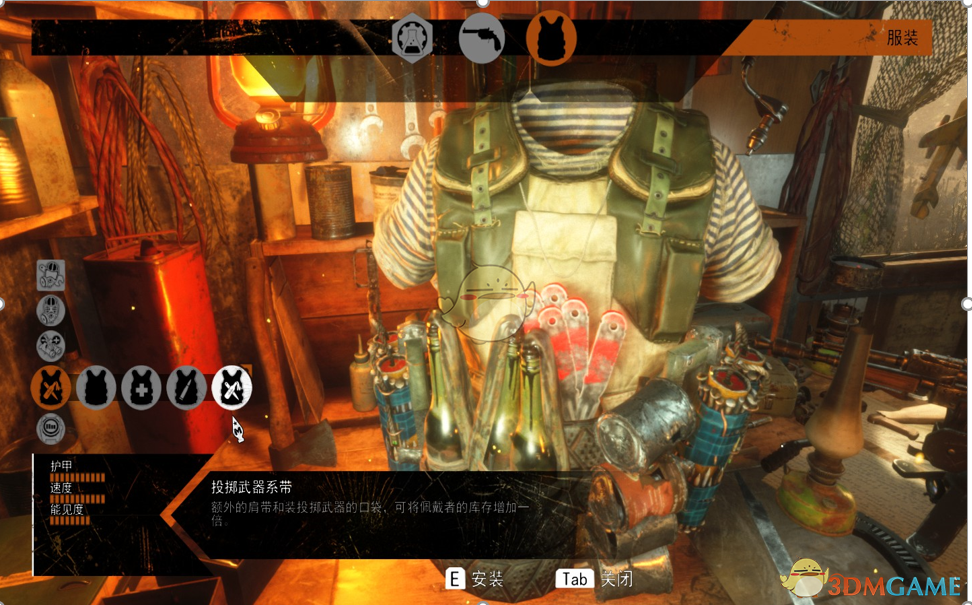Choose the plain vest option
The height and width of the screenshot is (605, 972).
[x=97, y=387]
